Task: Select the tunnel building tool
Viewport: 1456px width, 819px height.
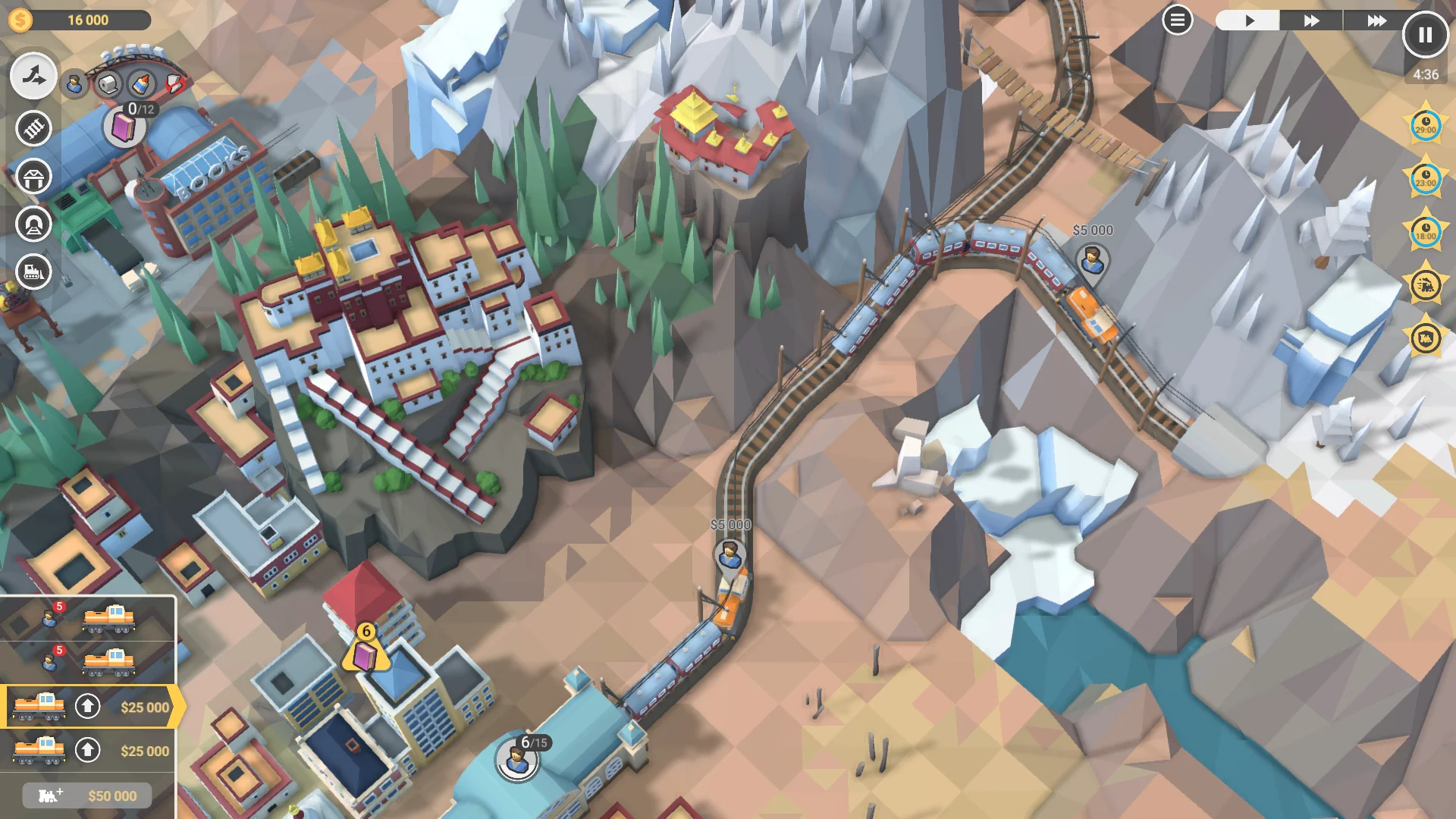Action: [x=33, y=224]
